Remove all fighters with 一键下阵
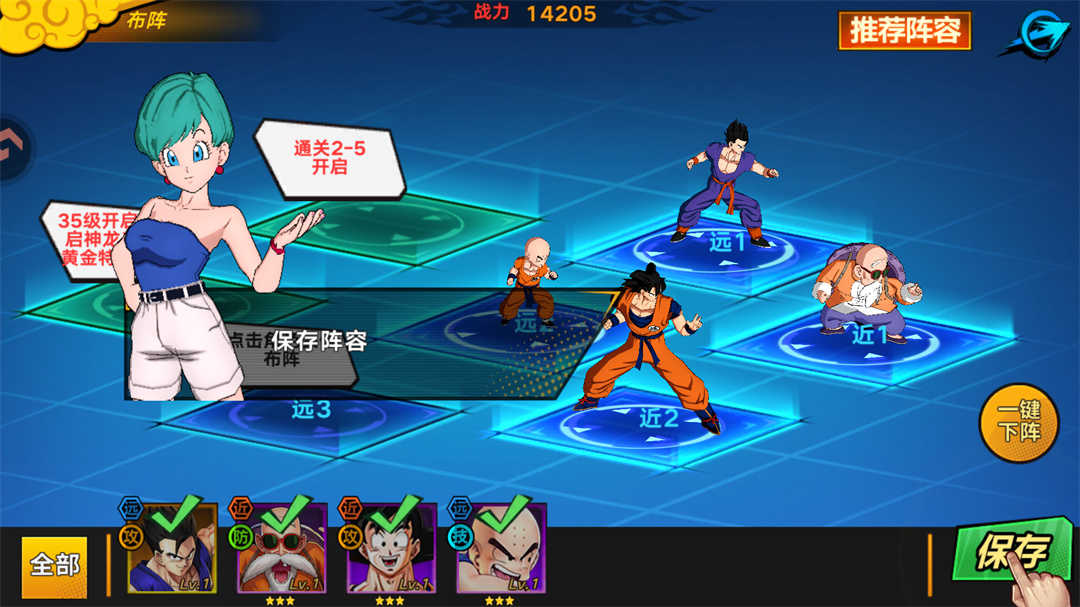Image resolution: width=1080 pixels, height=607 pixels. 1018,423
